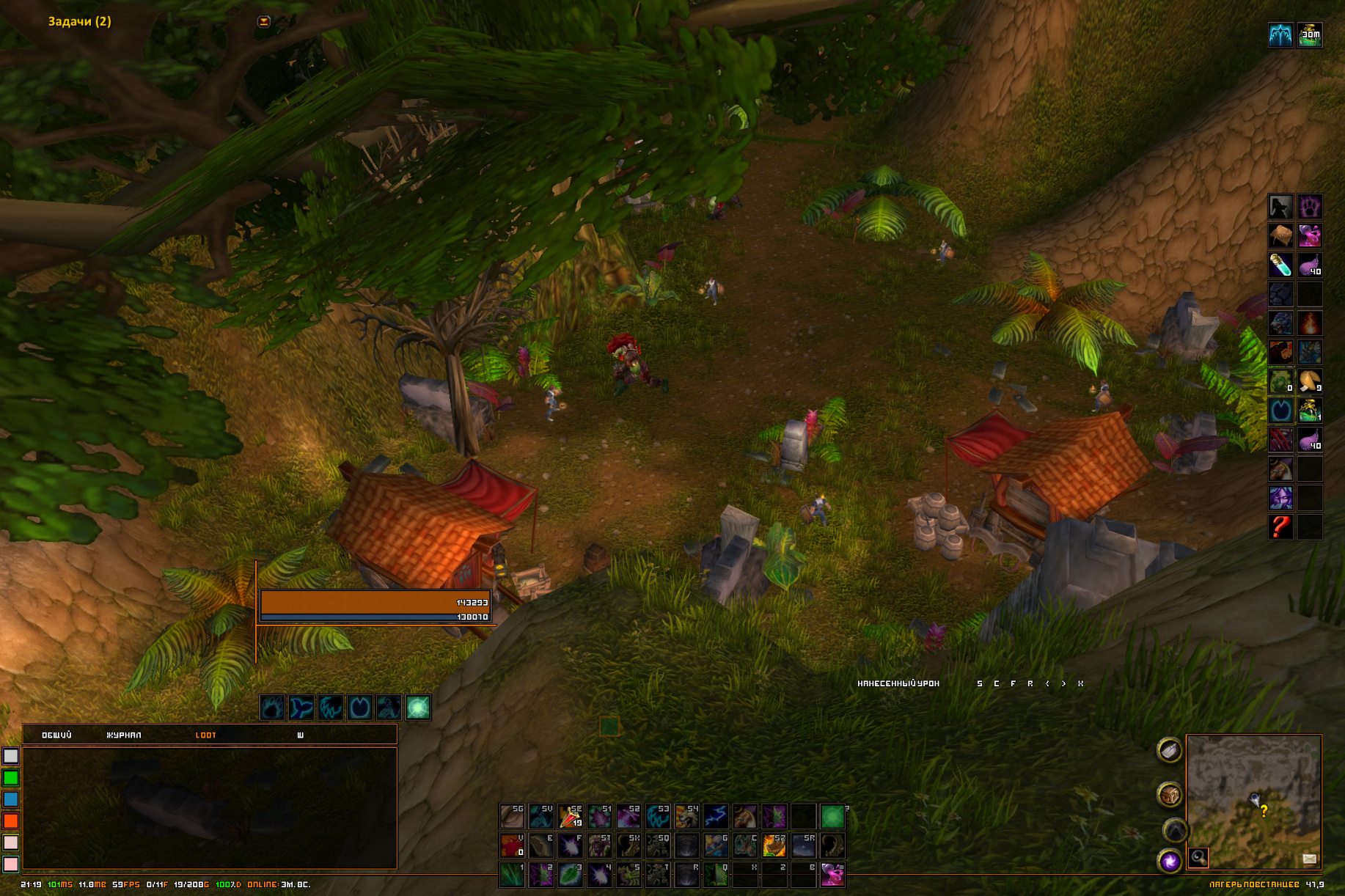Image resolution: width=1345 pixels, height=896 pixels.
Task: Use the red potion with 19 charges
Action: tap(571, 815)
